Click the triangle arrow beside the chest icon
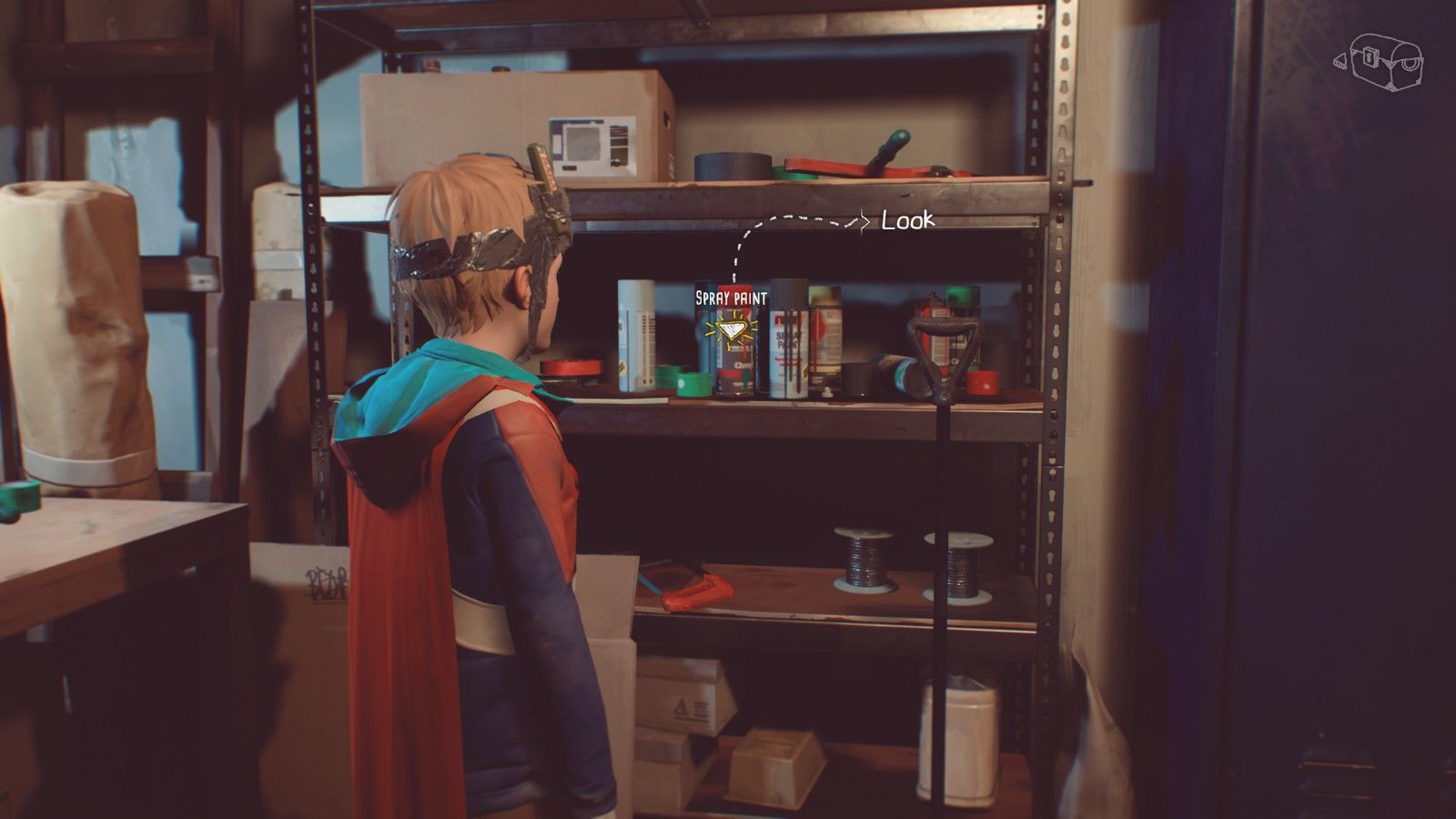The image size is (1456, 819). click(1340, 62)
